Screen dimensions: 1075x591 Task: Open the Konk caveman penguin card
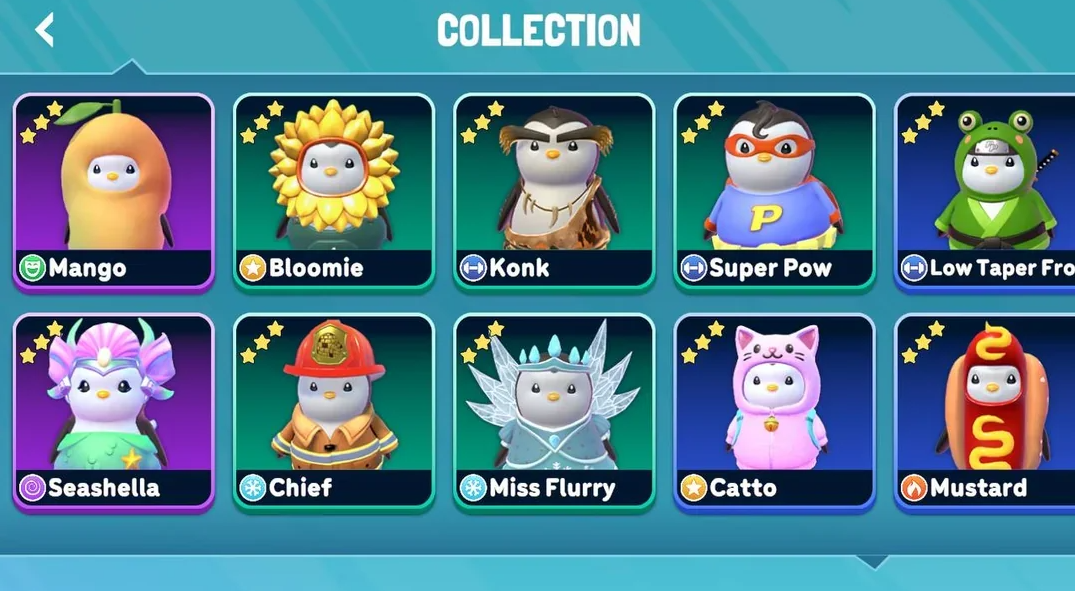pos(554,190)
